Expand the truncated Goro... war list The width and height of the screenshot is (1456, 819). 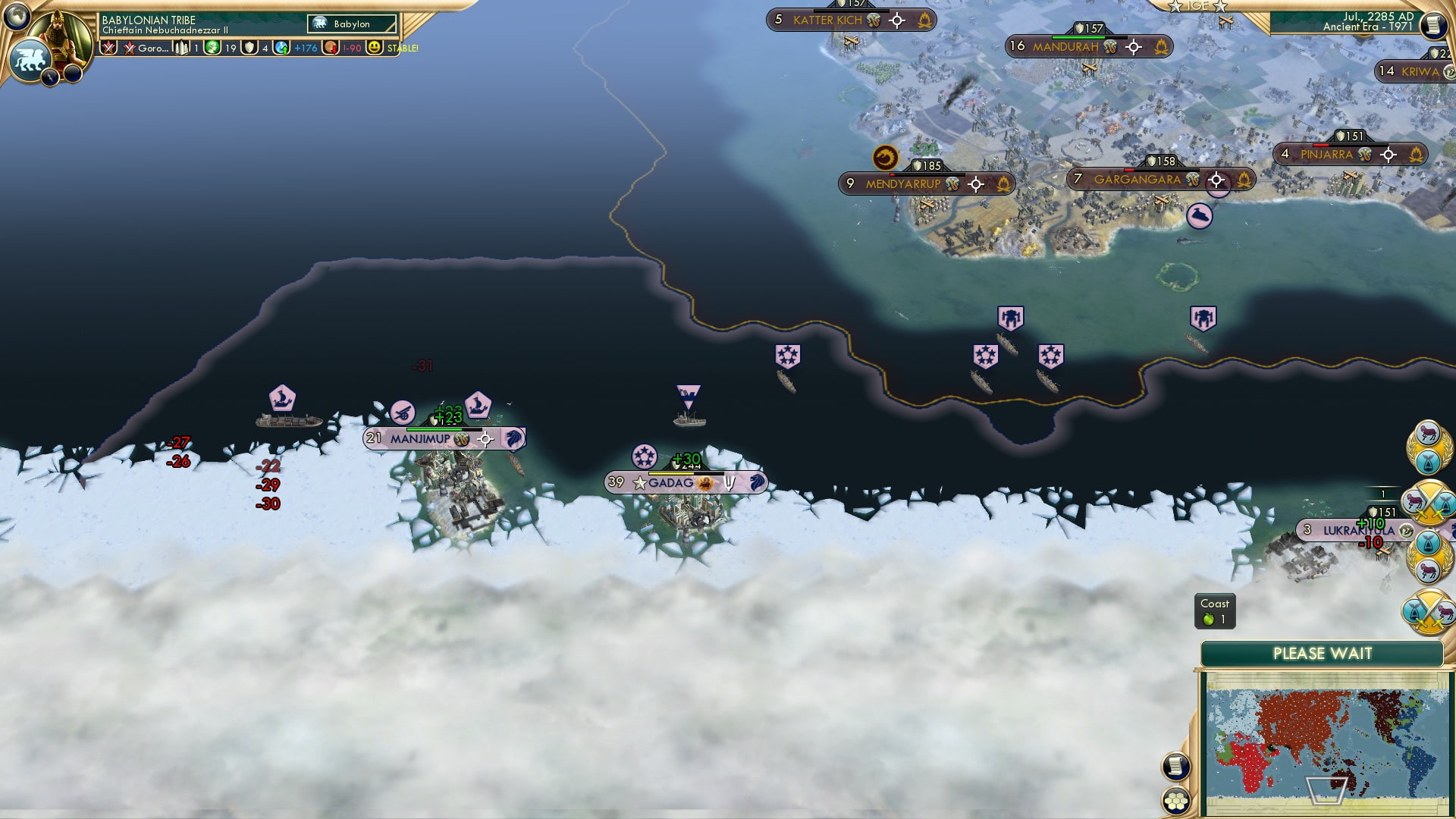(152, 47)
